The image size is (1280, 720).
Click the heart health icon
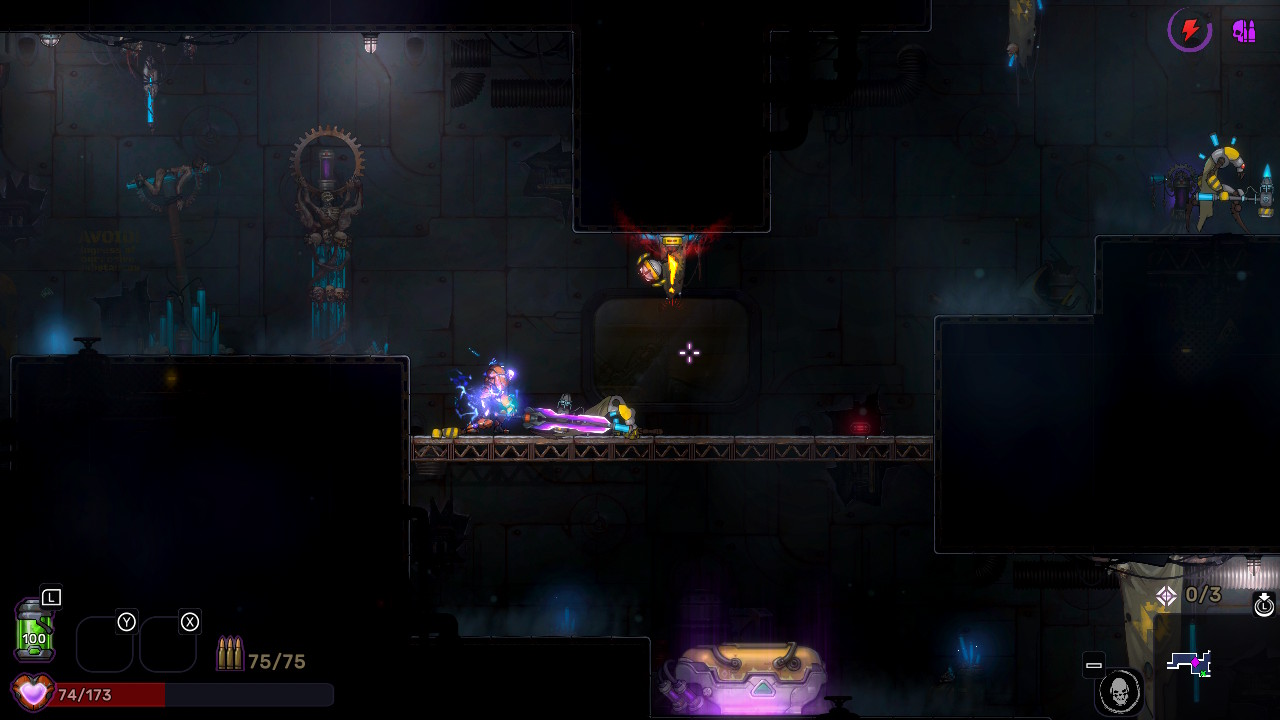(x=32, y=692)
